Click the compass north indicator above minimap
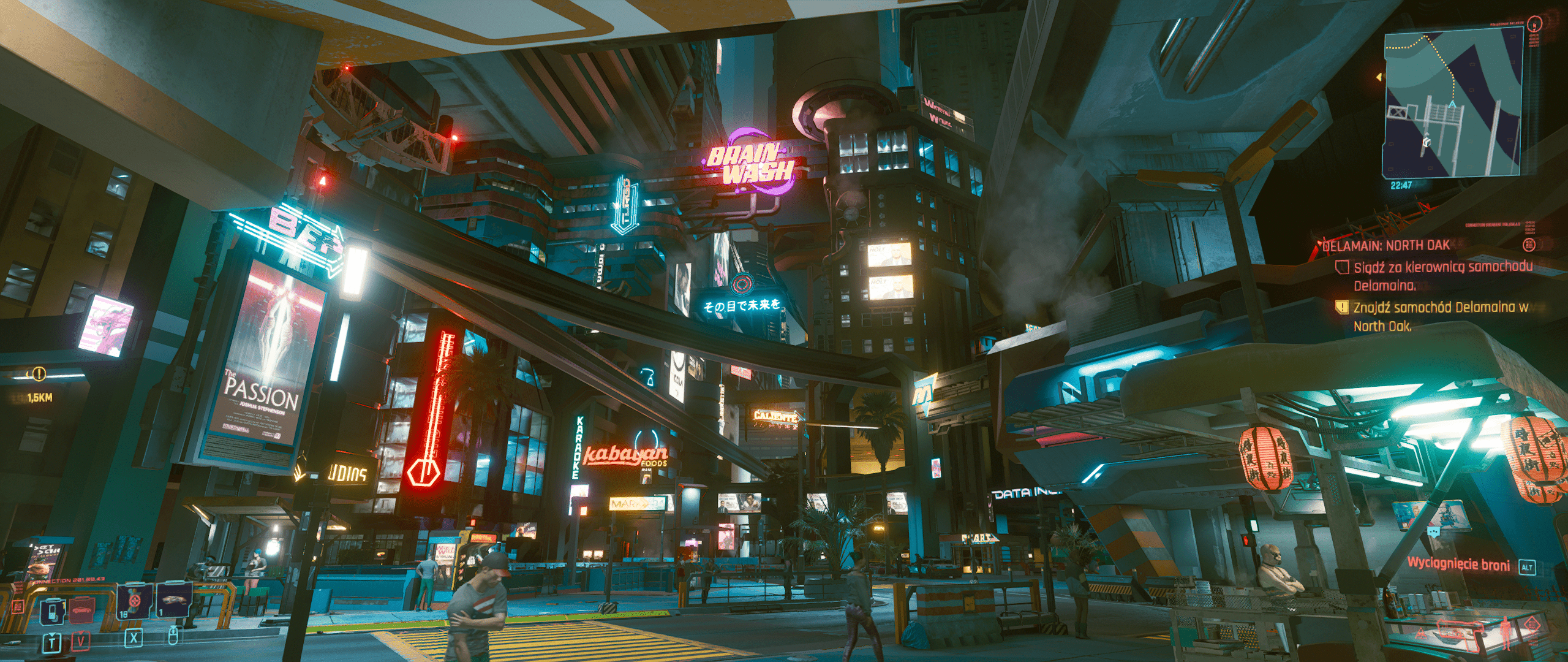Screen dimensions: 1568x662 1534,25
